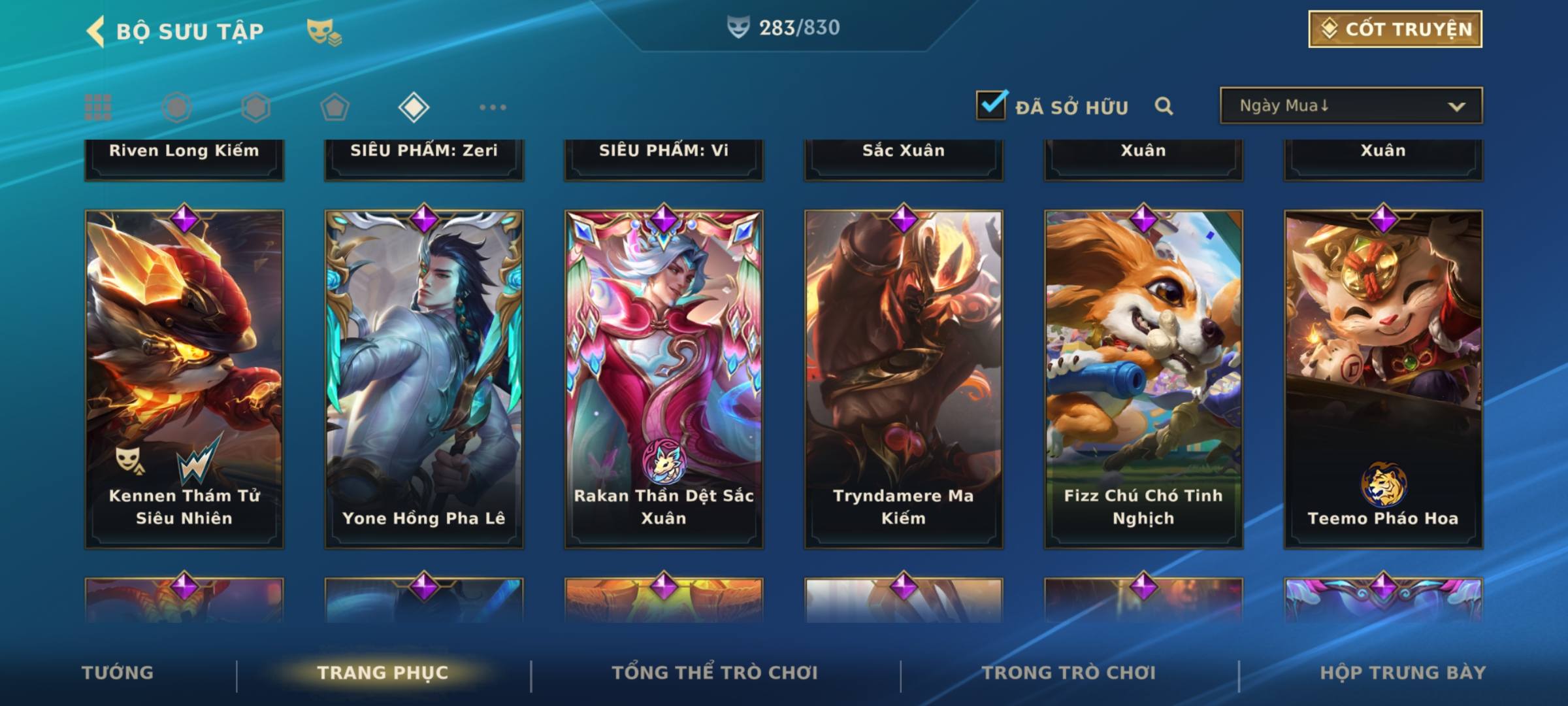Pick the Teemo Pháo Hoa skin
This screenshot has height=706, width=1568.
pos(1383,379)
